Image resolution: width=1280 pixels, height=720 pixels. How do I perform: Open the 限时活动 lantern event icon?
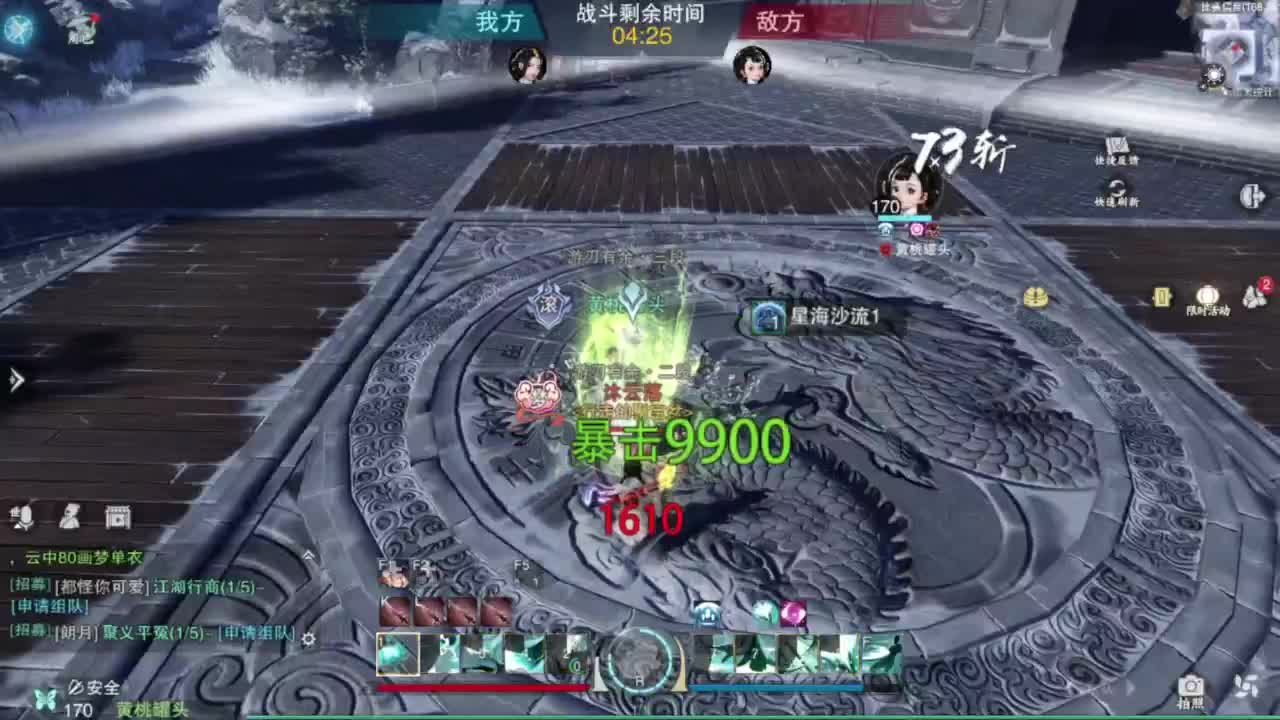point(1208,295)
